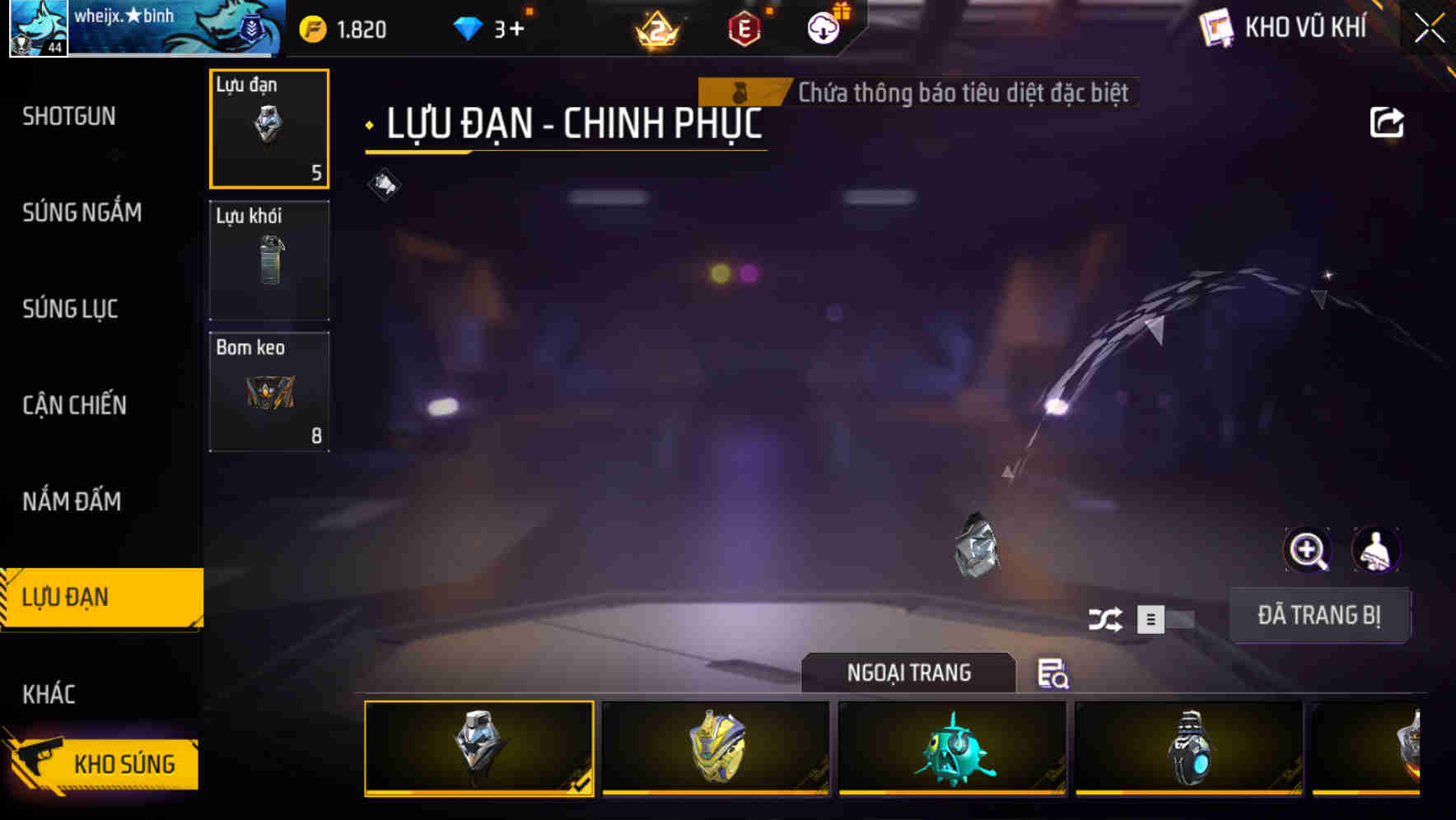Select the SHOTGUN category
This screenshot has width=1456, height=820.
[69, 116]
